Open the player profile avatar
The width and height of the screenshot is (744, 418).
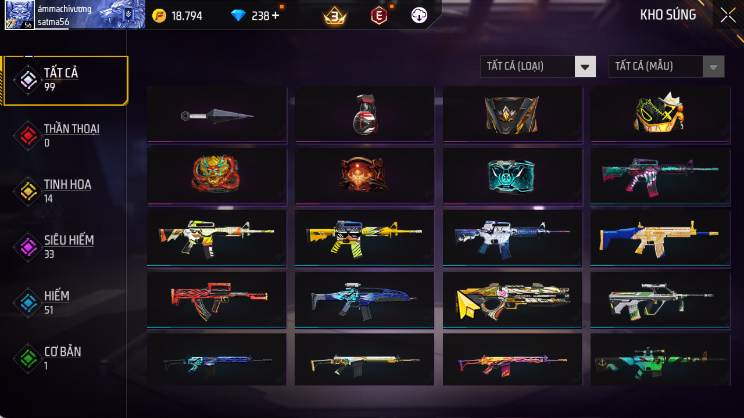19,16
